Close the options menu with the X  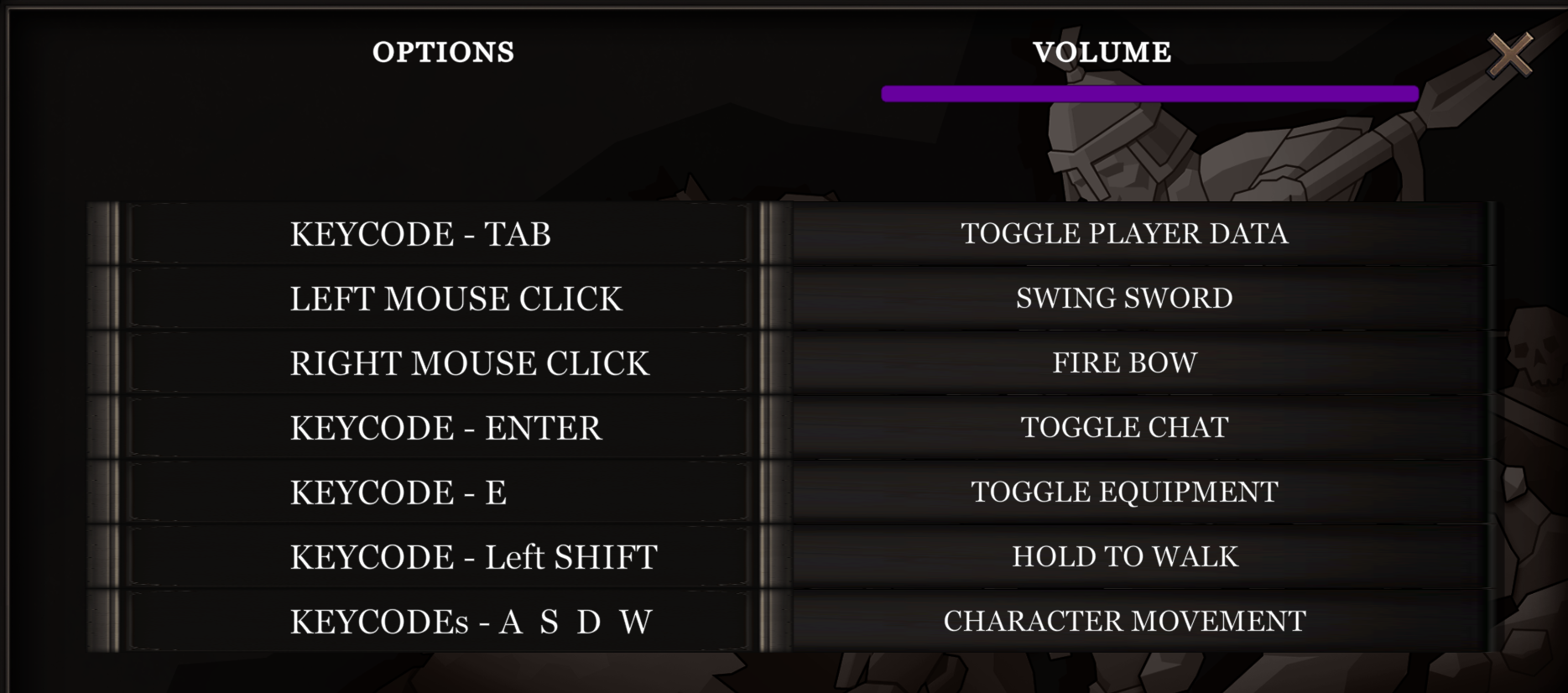click(x=1510, y=55)
